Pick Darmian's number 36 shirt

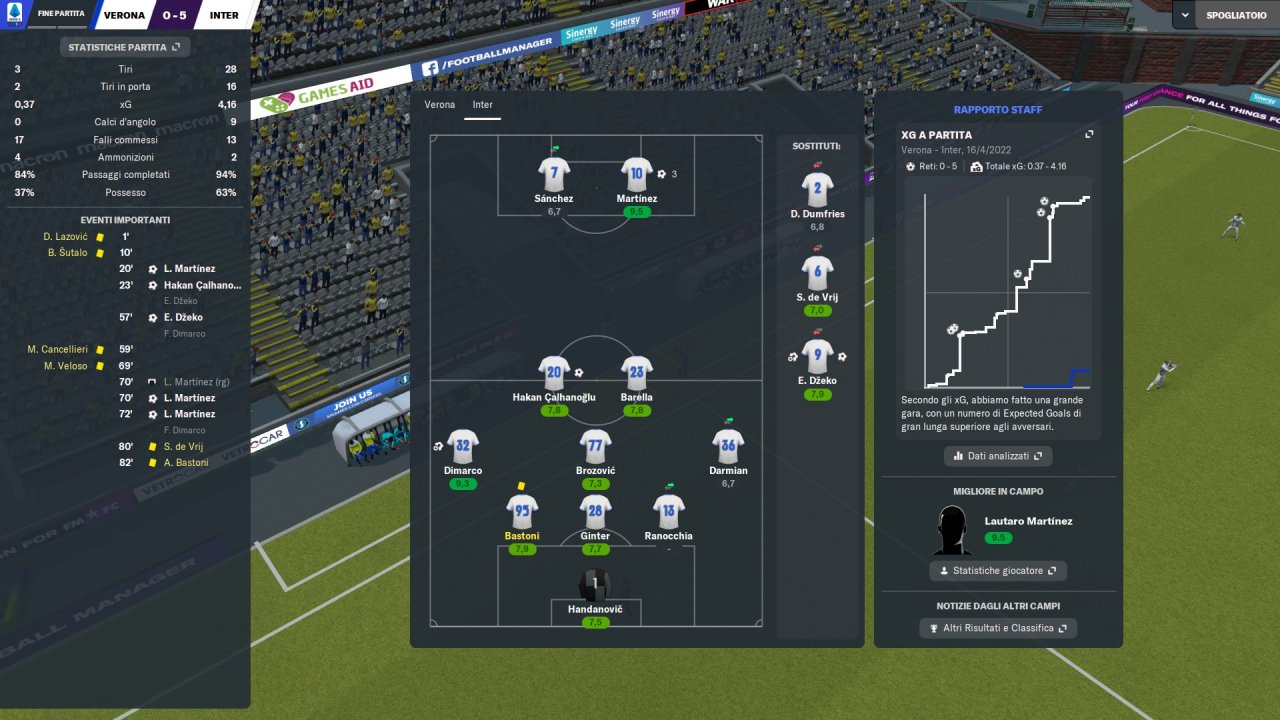(728, 446)
